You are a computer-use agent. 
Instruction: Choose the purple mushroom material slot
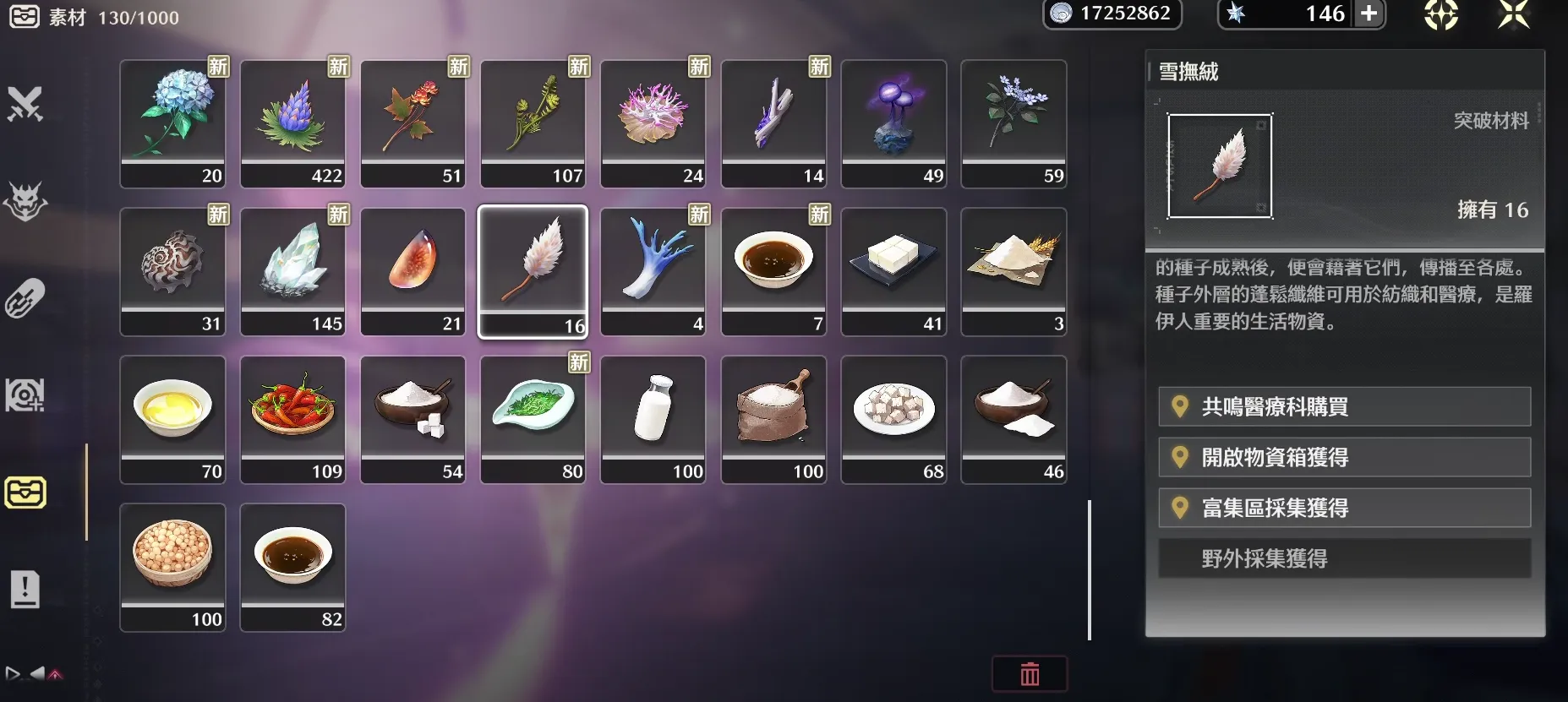coord(893,123)
